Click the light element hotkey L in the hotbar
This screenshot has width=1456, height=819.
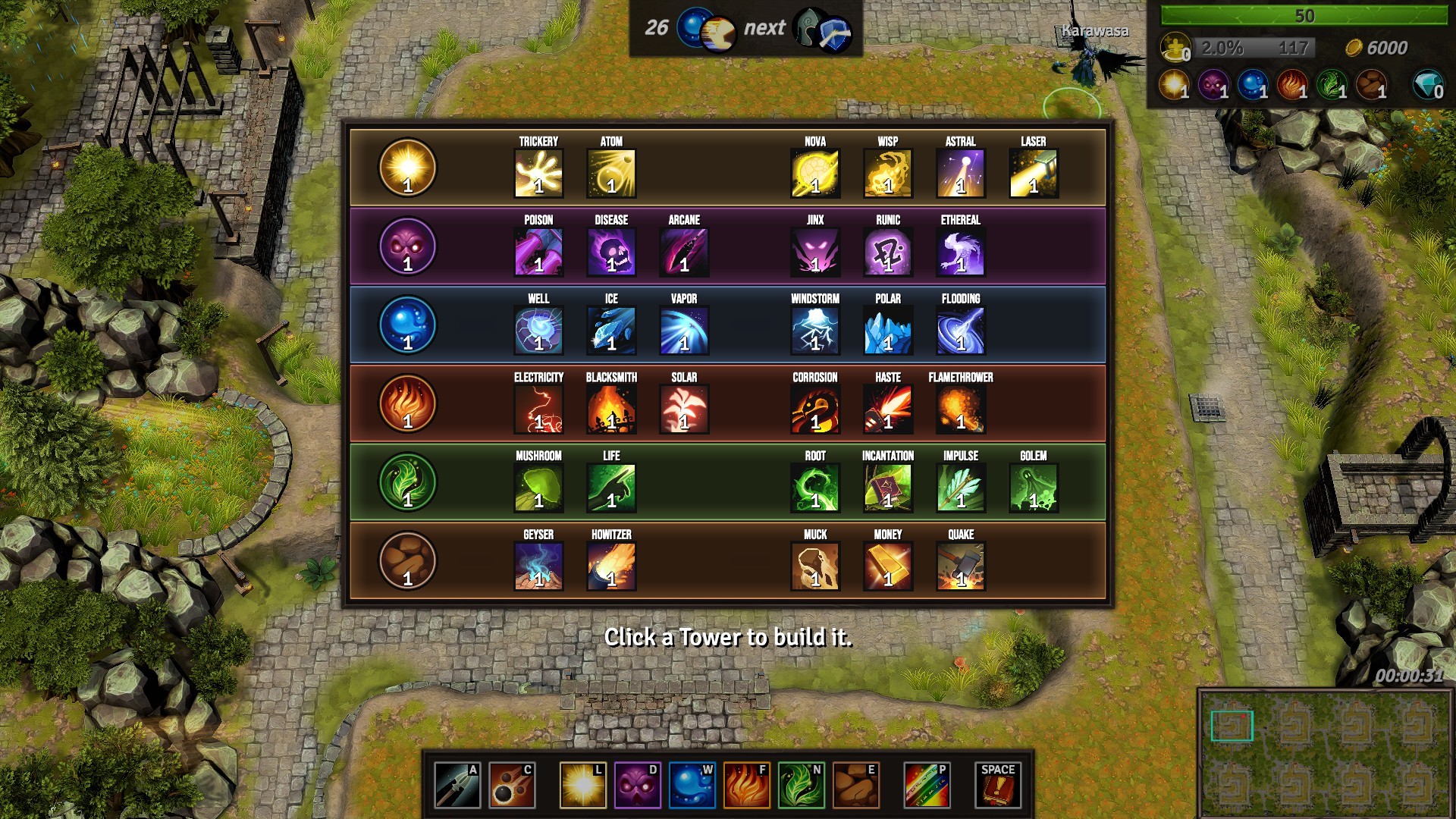point(582,785)
